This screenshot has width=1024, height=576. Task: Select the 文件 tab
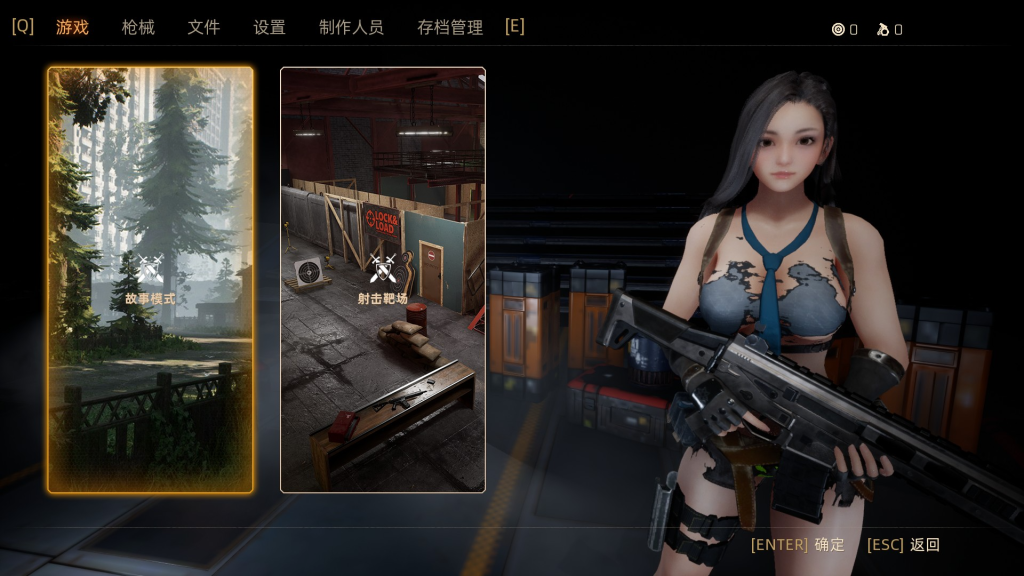(203, 27)
